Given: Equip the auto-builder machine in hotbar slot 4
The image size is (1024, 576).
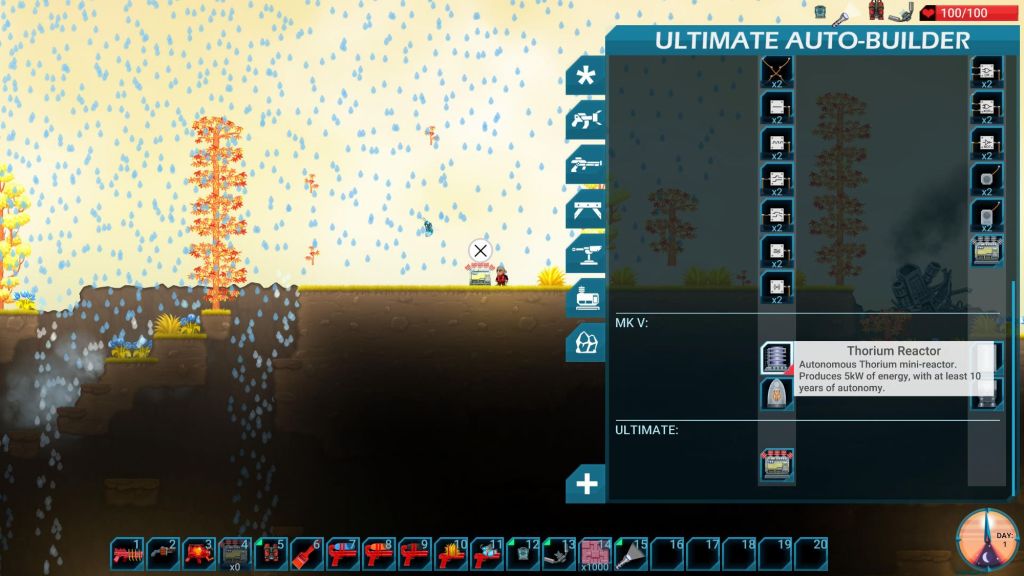Looking at the screenshot, I should click(x=235, y=553).
